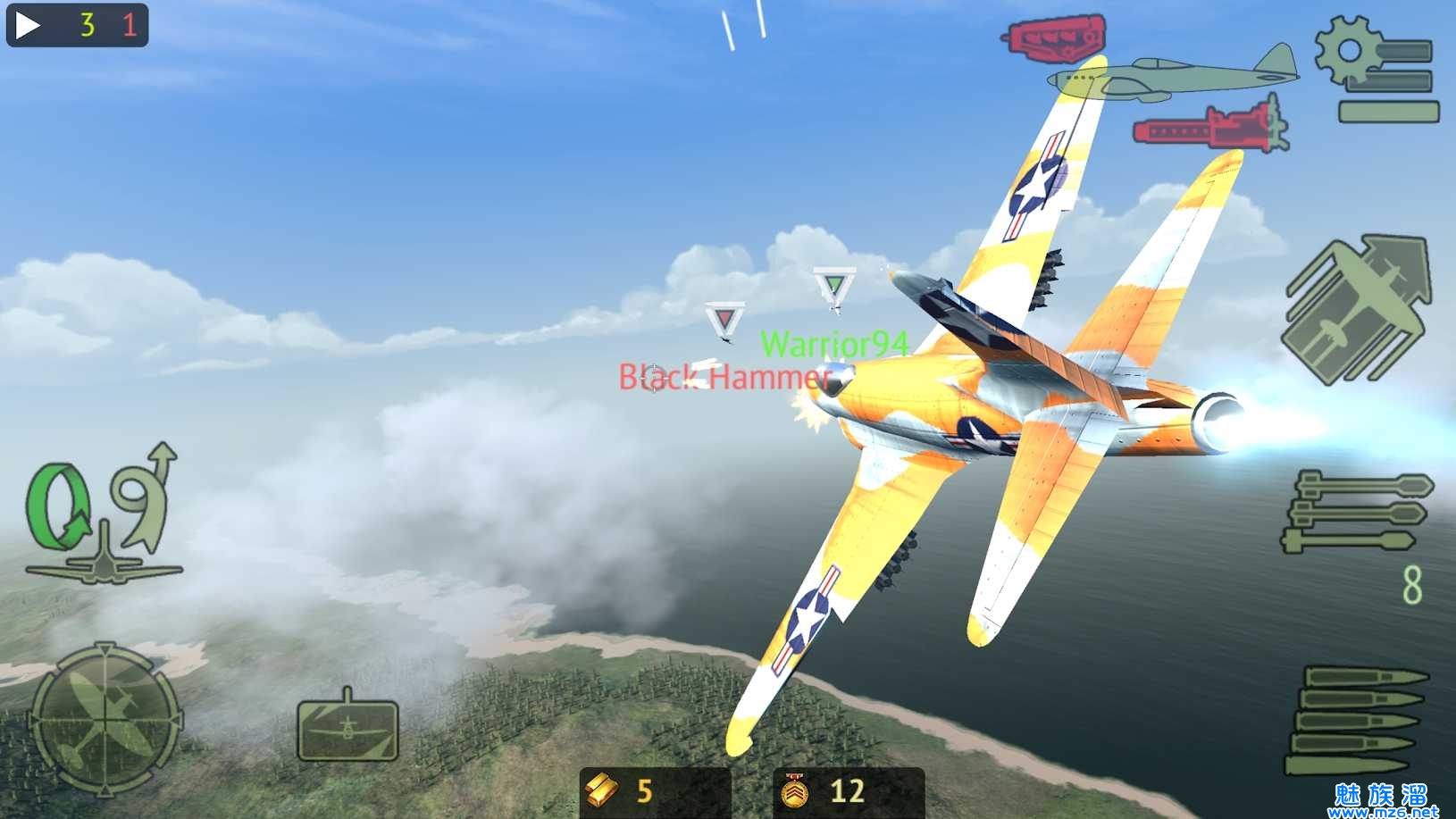Activate the speed boost plane arrow
Image resolution: width=1456 pixels, height=819 pixels.
click(1357, 308)
